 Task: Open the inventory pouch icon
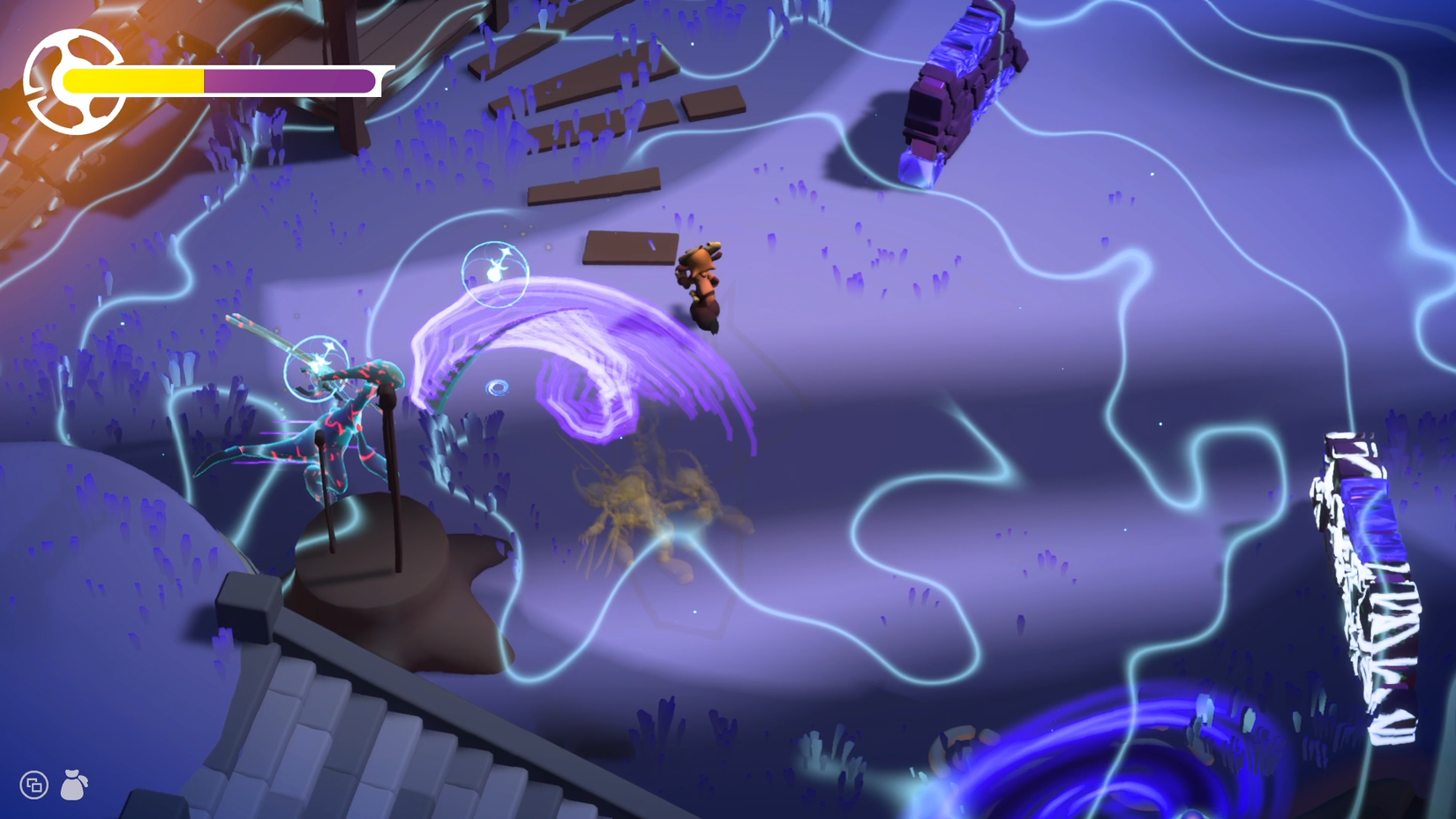[x=75, y=784]
